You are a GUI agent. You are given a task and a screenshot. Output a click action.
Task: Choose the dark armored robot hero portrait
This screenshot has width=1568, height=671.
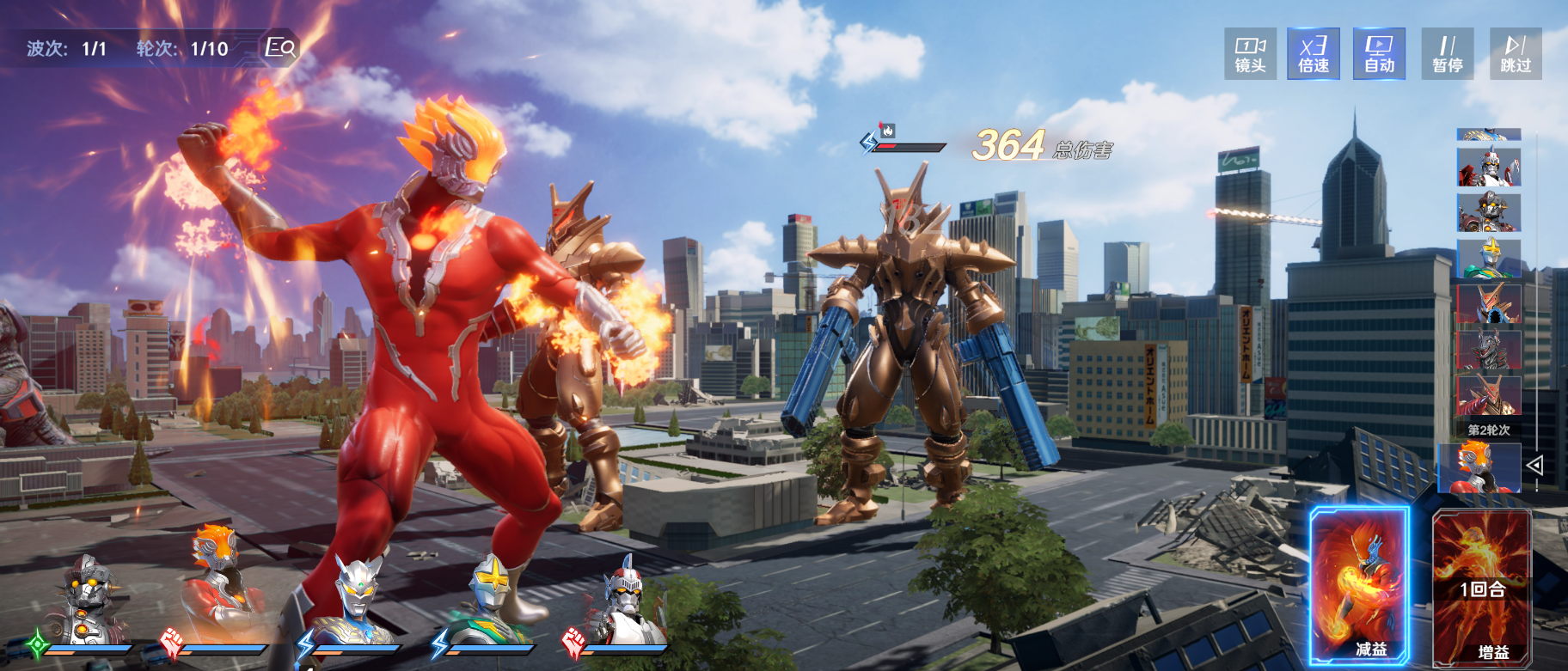pos(88,599)
